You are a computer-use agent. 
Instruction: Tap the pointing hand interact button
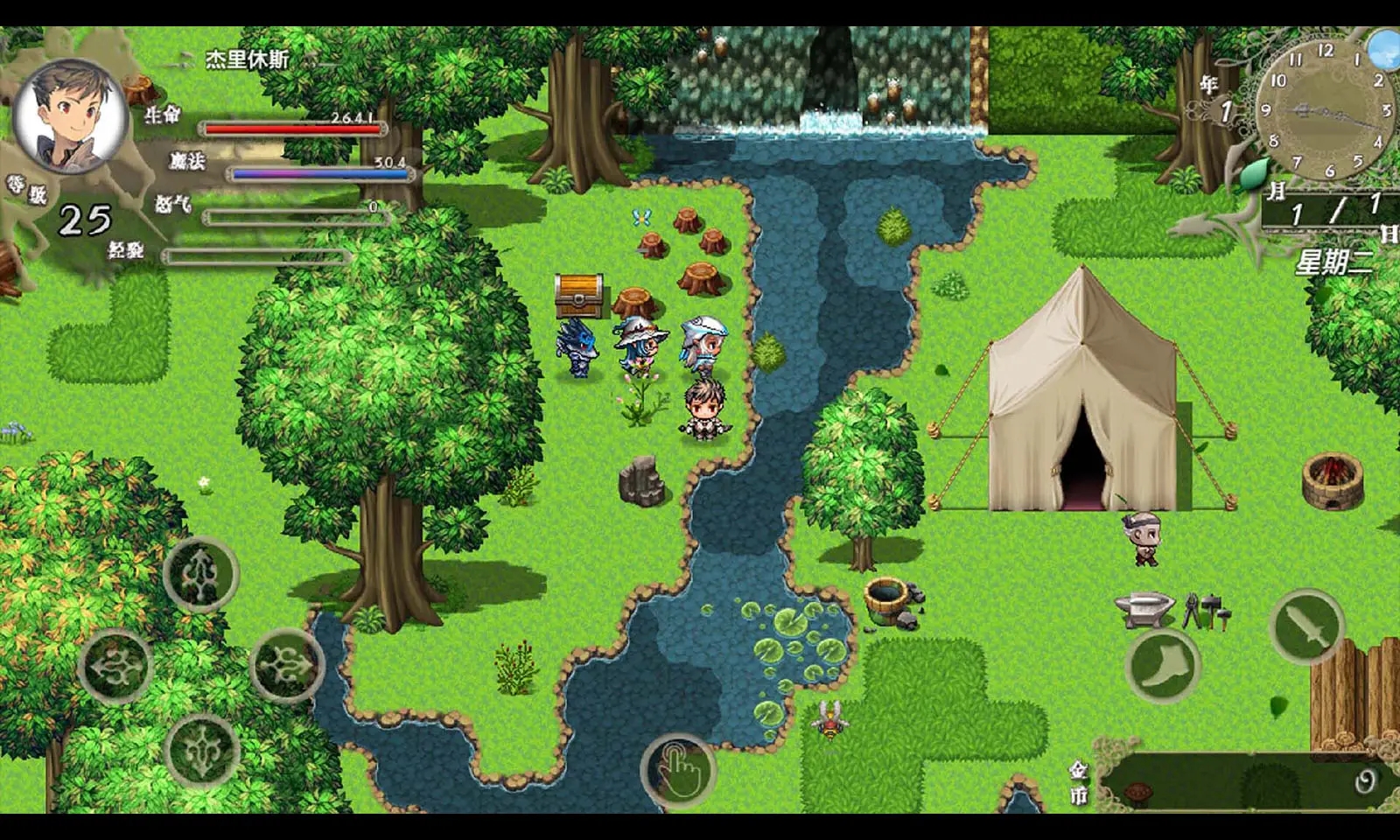point(678,770)
